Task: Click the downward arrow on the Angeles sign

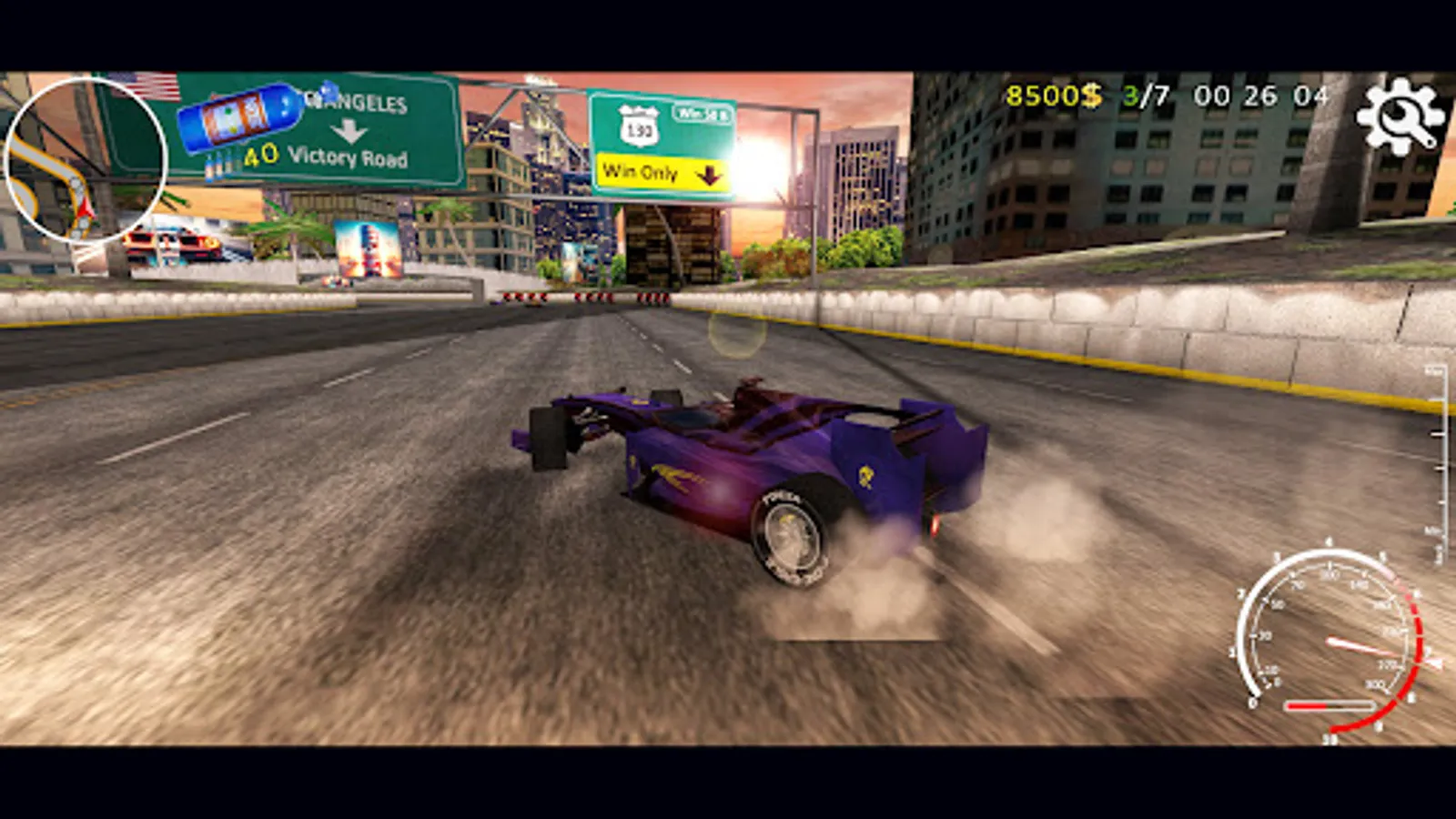Action: coord(350,133)
